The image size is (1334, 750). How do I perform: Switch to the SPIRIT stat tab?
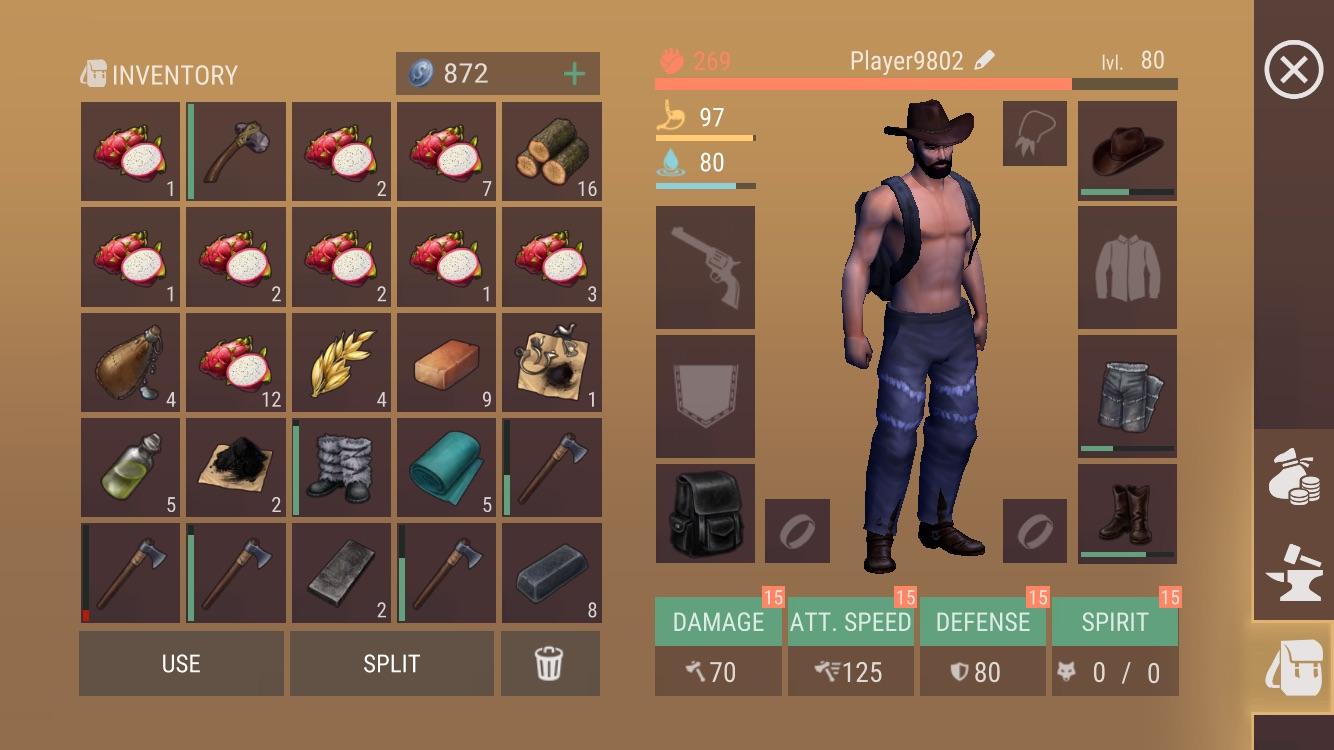click(1114, 621)
